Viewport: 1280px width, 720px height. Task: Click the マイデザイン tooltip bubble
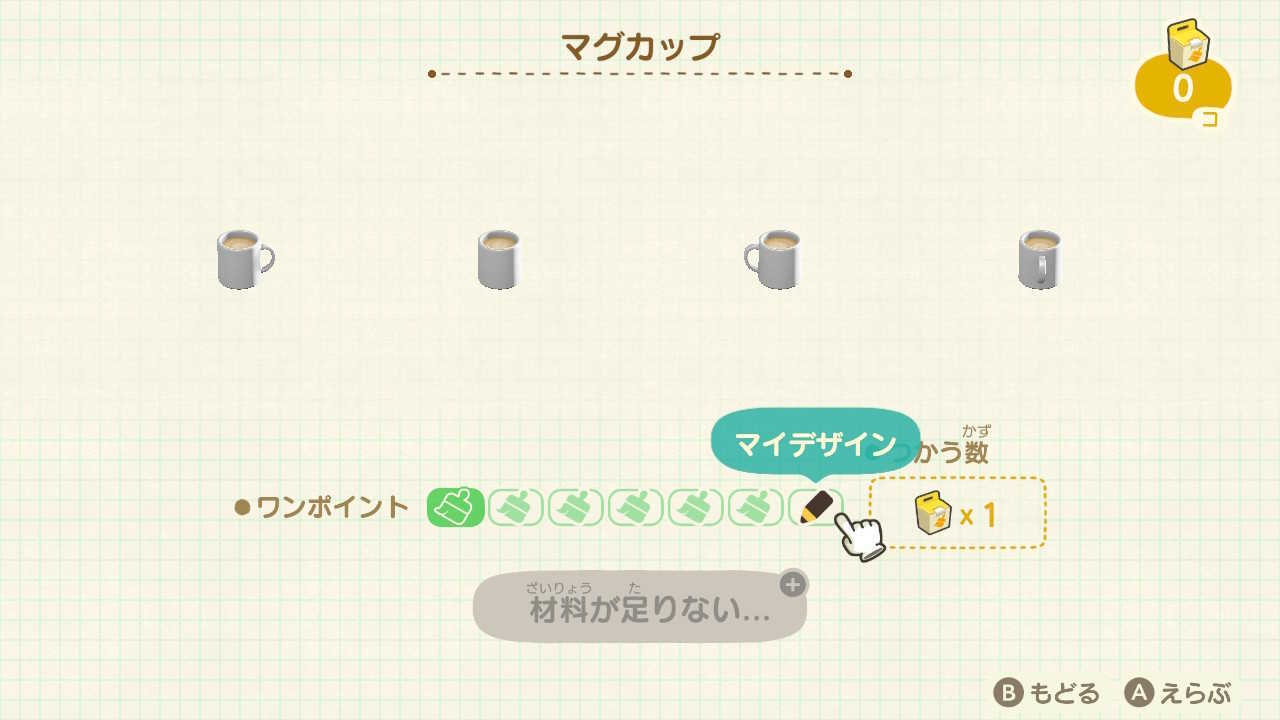[x=812, y=444]
